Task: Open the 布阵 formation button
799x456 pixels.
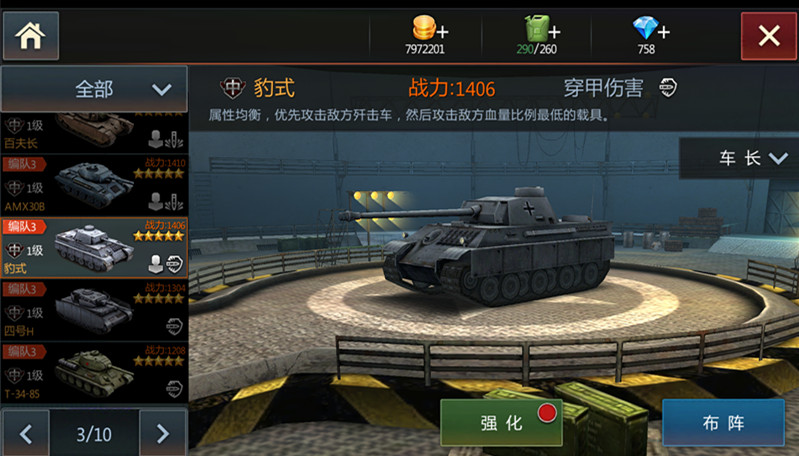Action: 723,423
